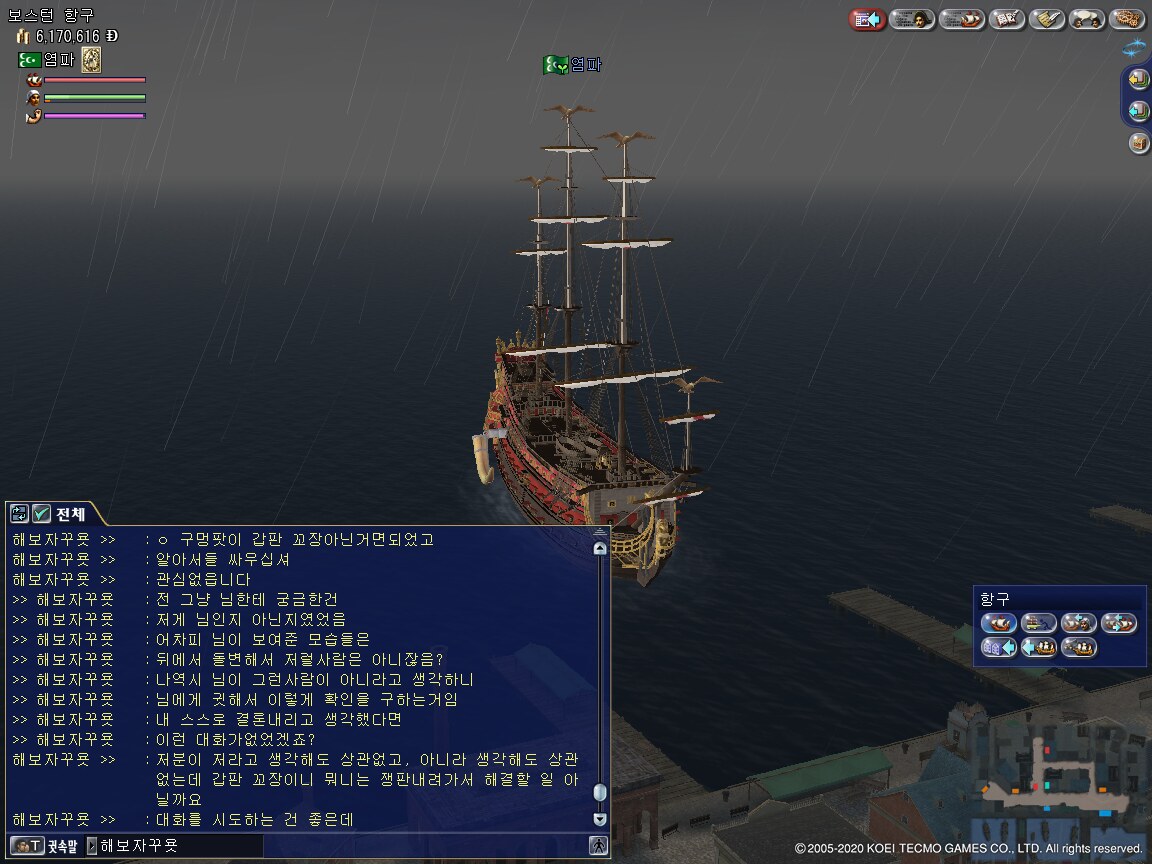This screenshot has width=1152, height=864.
Task: Open the scroll and feather menu
Action: click(1047, 19)
